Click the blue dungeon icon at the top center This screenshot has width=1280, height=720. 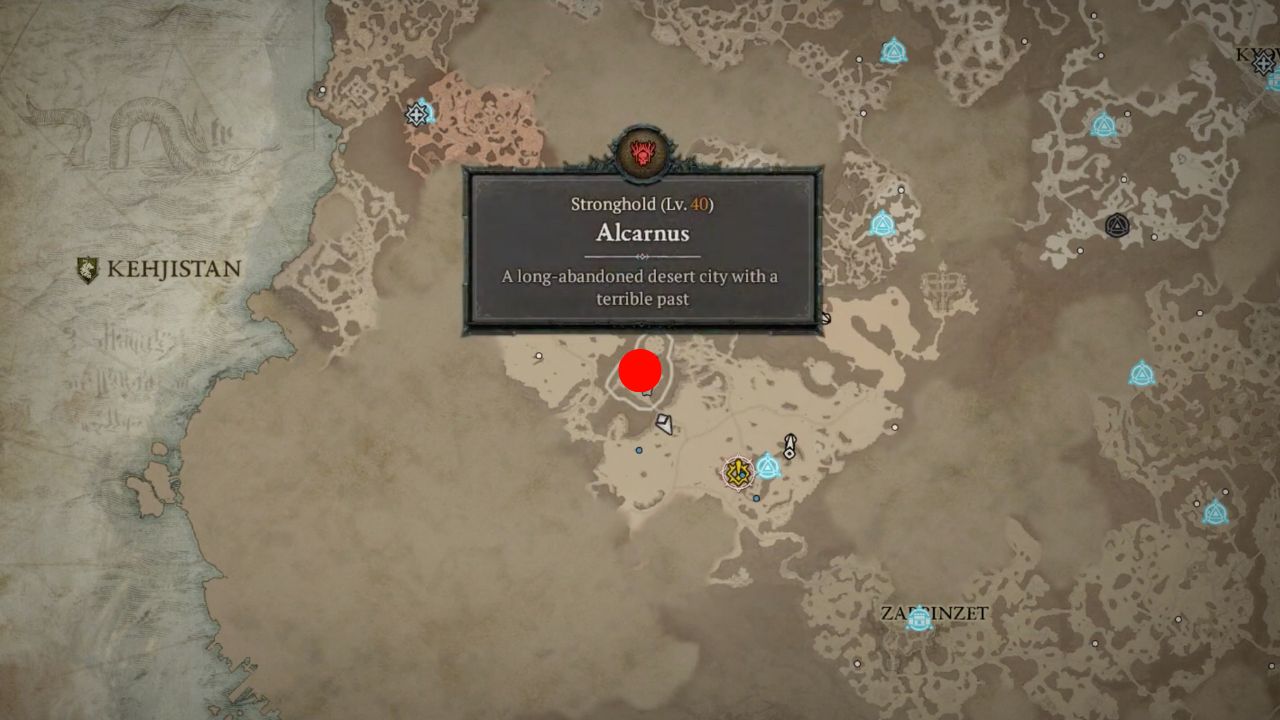(893, 52)
